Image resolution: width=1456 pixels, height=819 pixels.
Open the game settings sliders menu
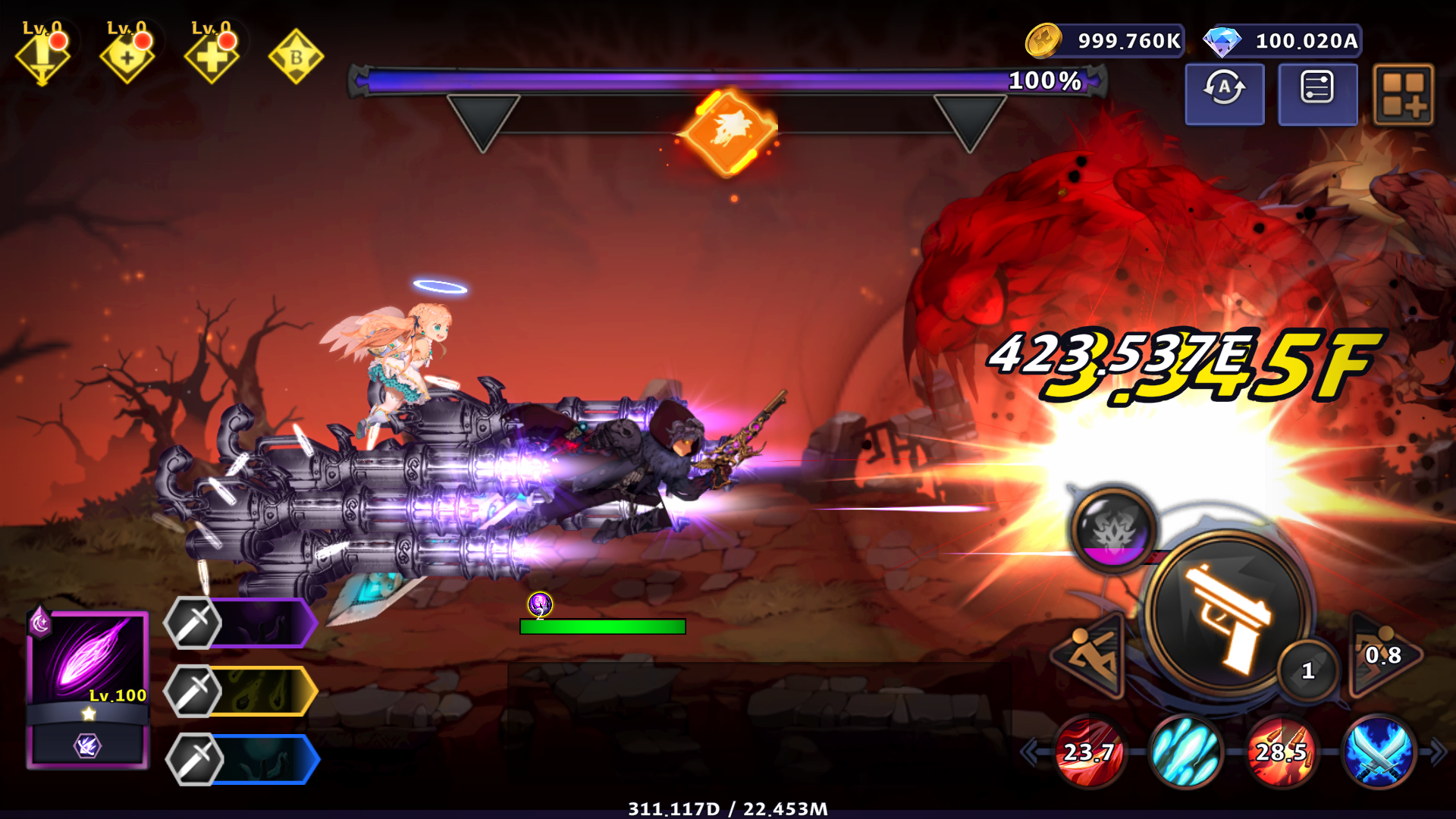(1318, 93)
